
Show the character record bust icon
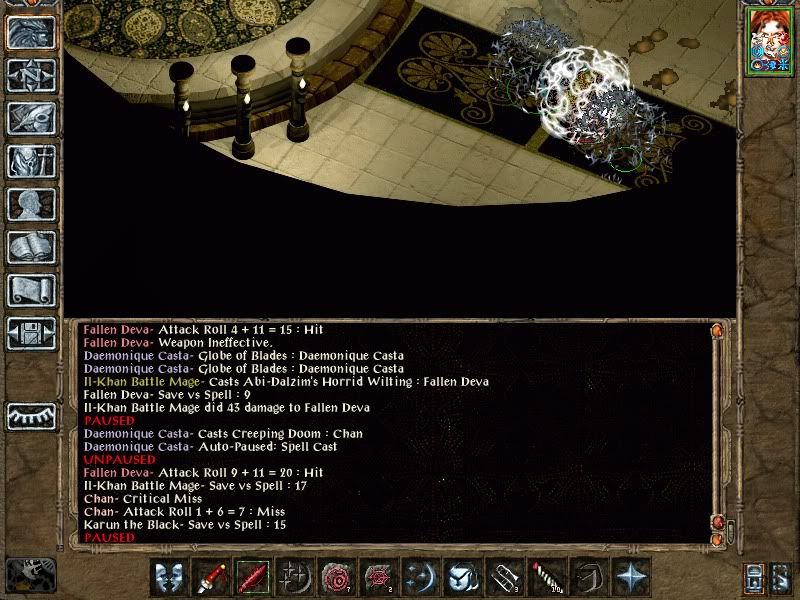[x=31, y=204]
